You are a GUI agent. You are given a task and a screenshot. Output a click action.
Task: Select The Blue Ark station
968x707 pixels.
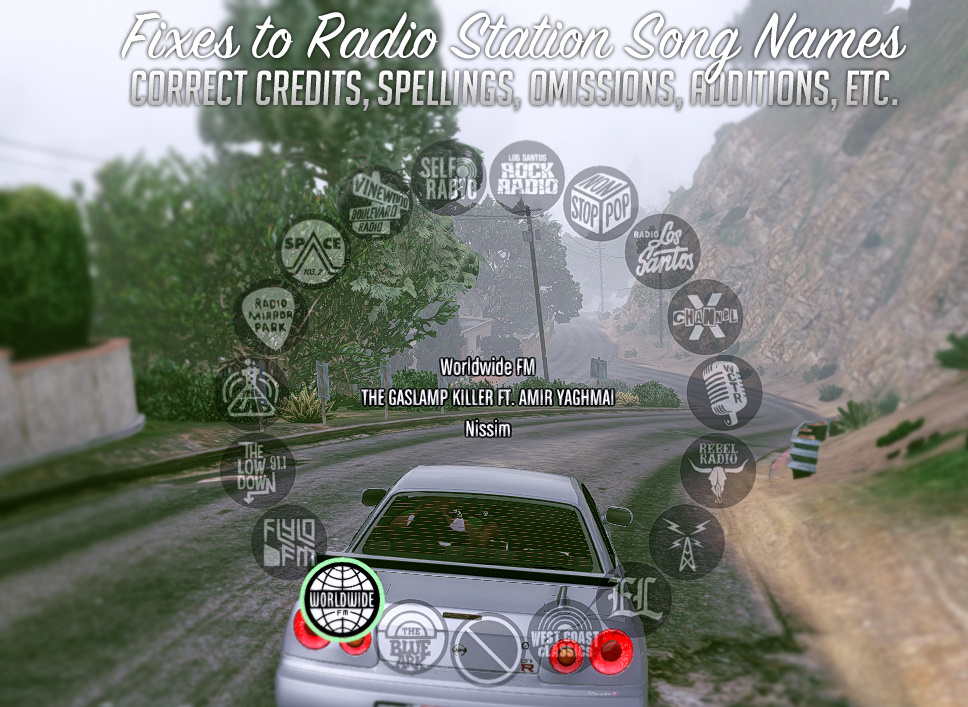[x=412, y=637]
